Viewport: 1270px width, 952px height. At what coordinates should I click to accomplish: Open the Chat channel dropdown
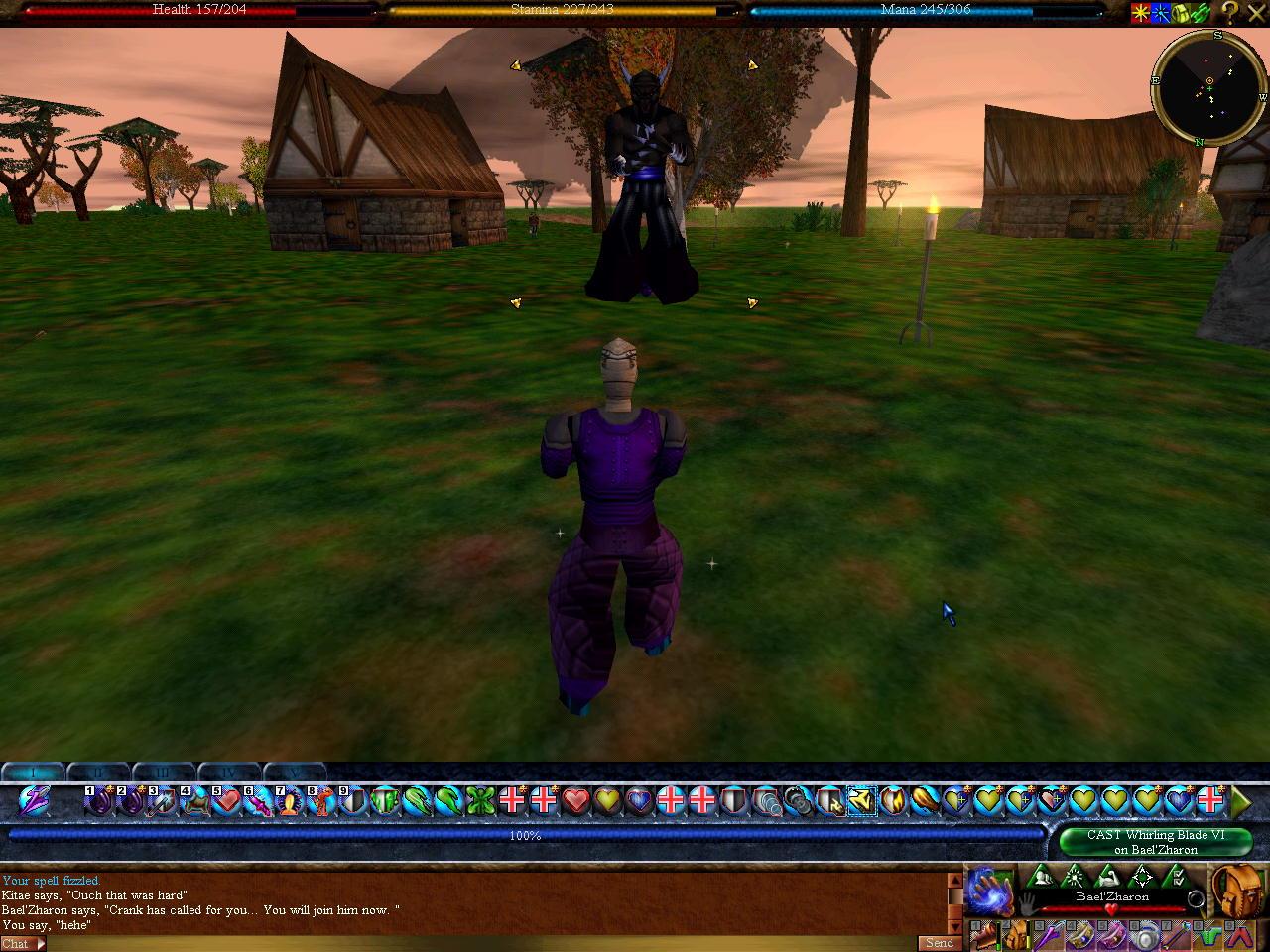pyautogui.click(x=24, y=943)
